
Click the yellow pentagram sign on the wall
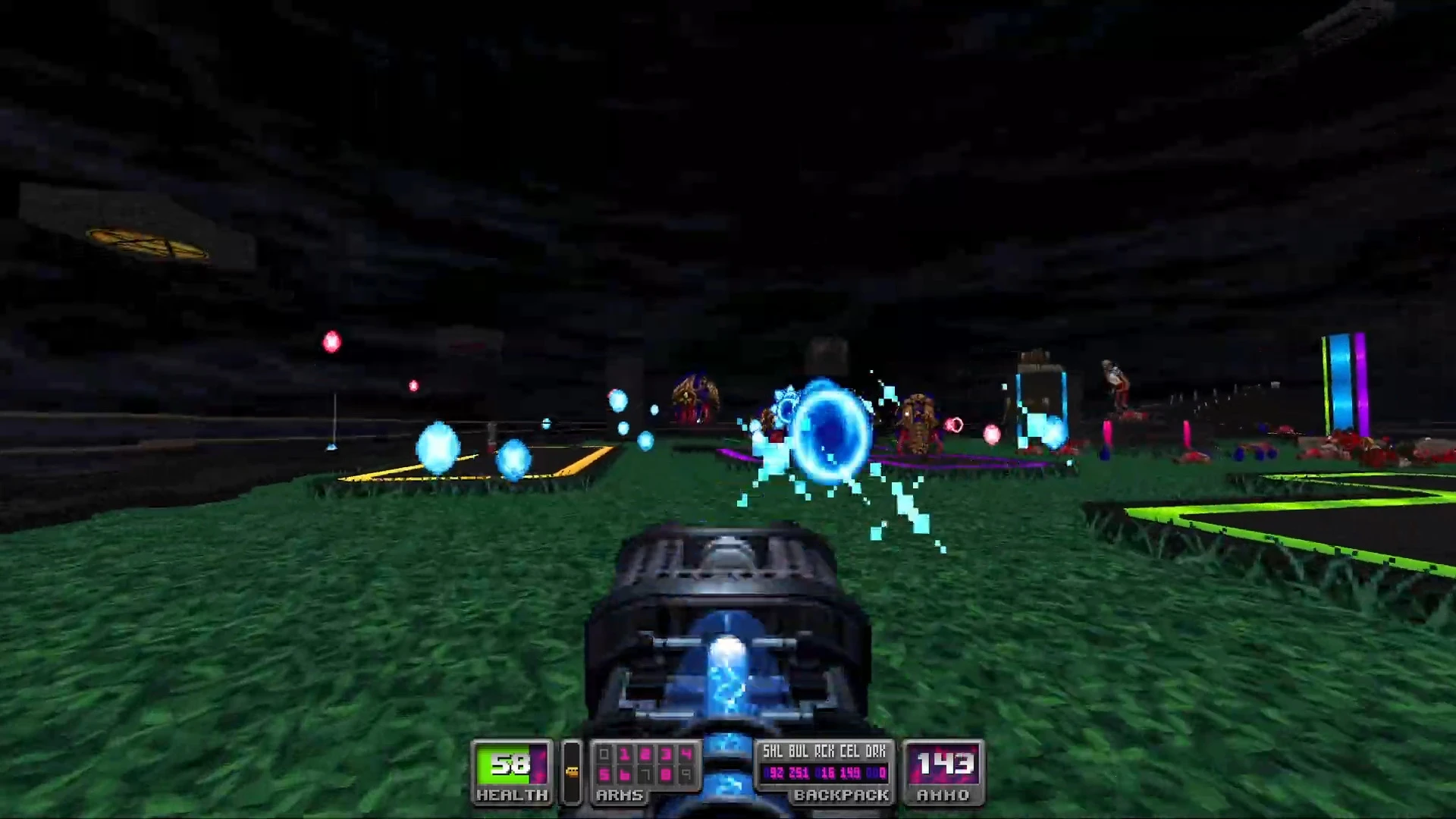coord(148,243)
